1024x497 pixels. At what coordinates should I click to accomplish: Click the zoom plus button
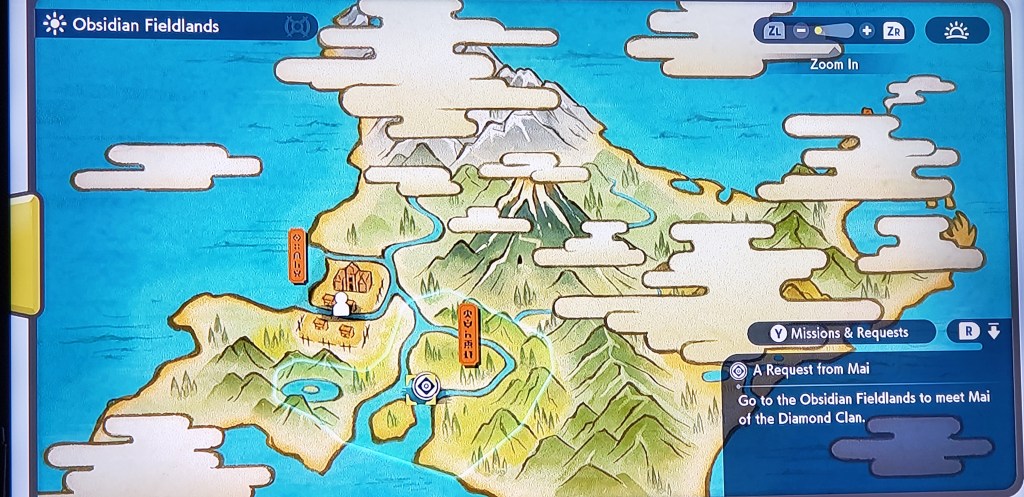click(x=867, y=31)
